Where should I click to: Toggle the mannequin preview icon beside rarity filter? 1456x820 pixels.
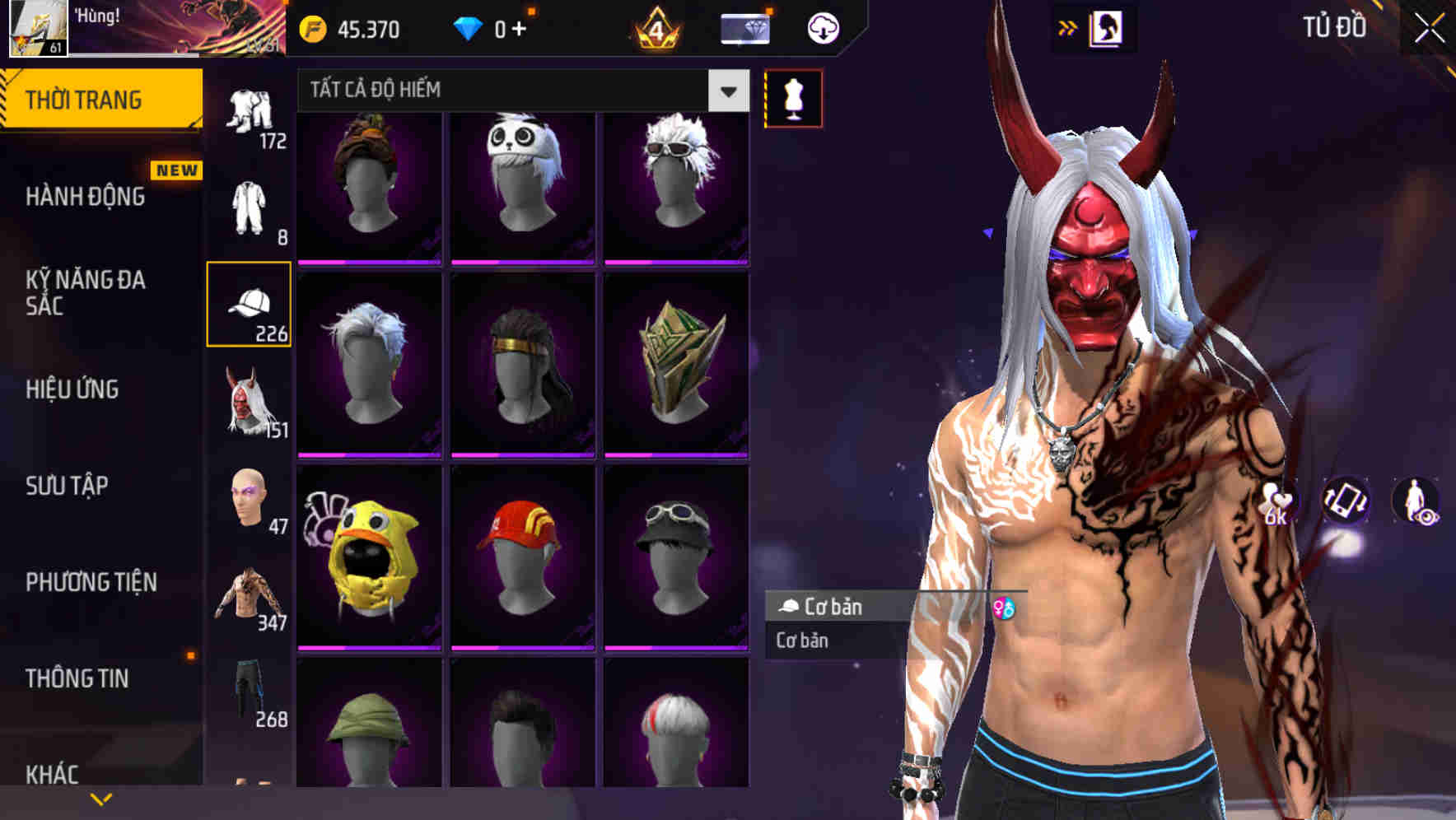point(793,96)
